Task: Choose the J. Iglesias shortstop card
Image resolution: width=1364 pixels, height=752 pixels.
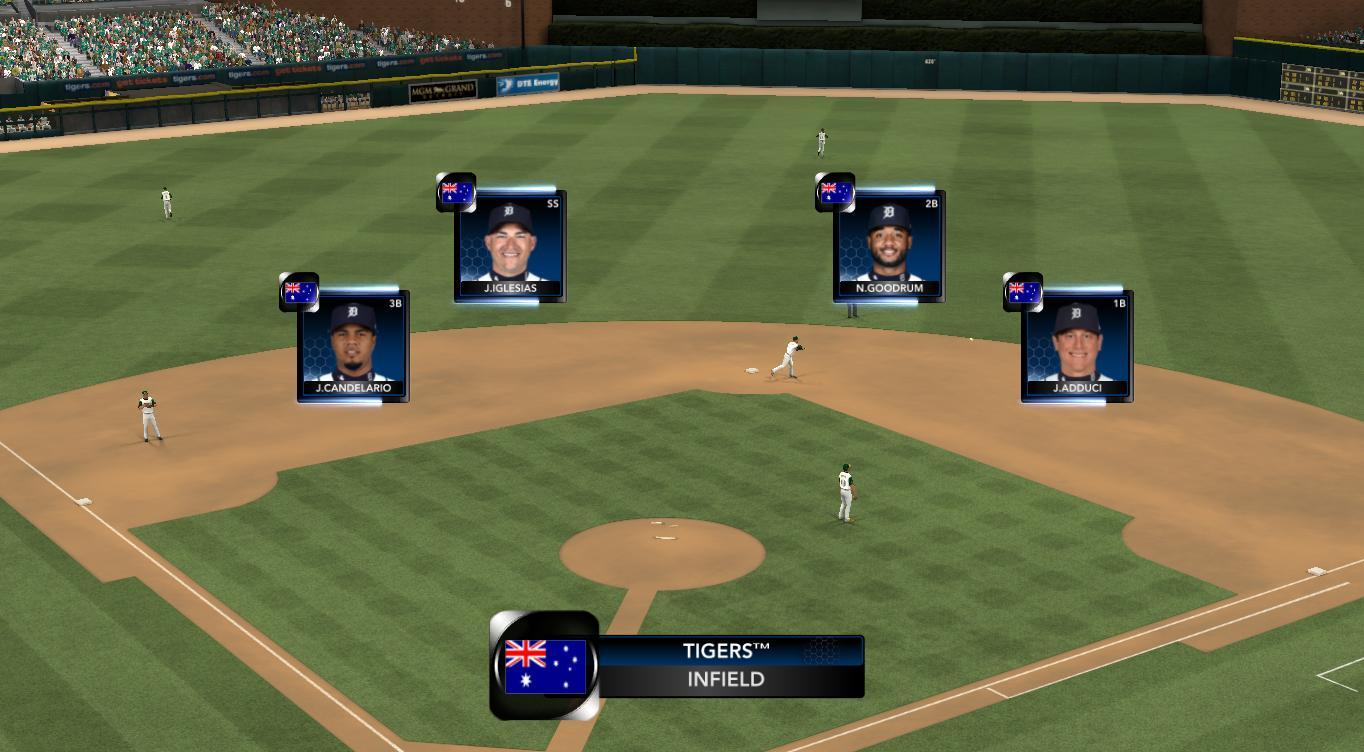Action: [x=510, y=246]
